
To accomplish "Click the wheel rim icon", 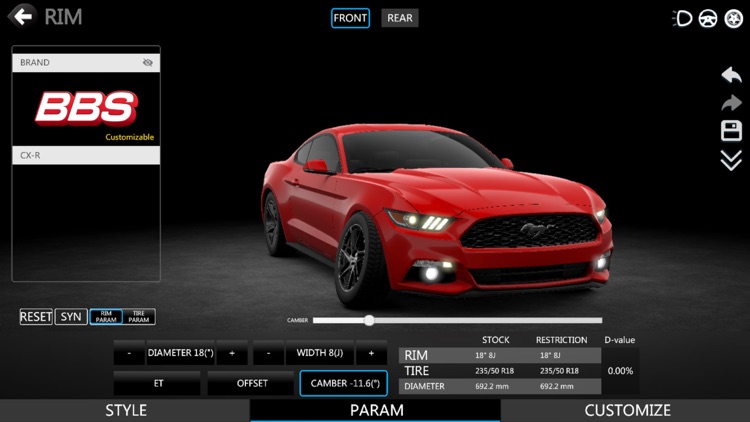I will (732, 18).
